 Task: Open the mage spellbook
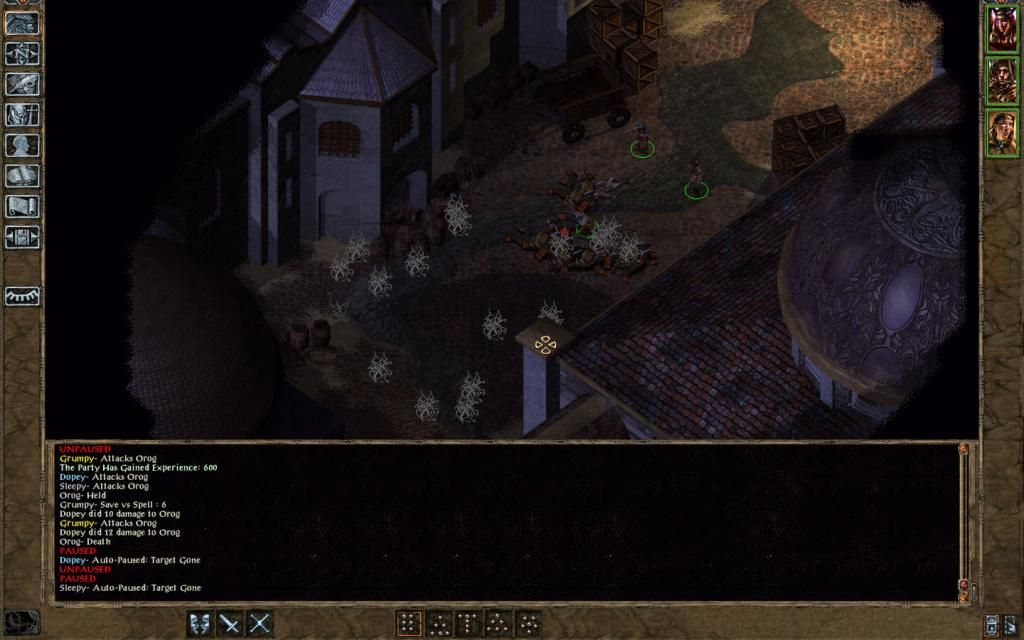tap(22, 176)
